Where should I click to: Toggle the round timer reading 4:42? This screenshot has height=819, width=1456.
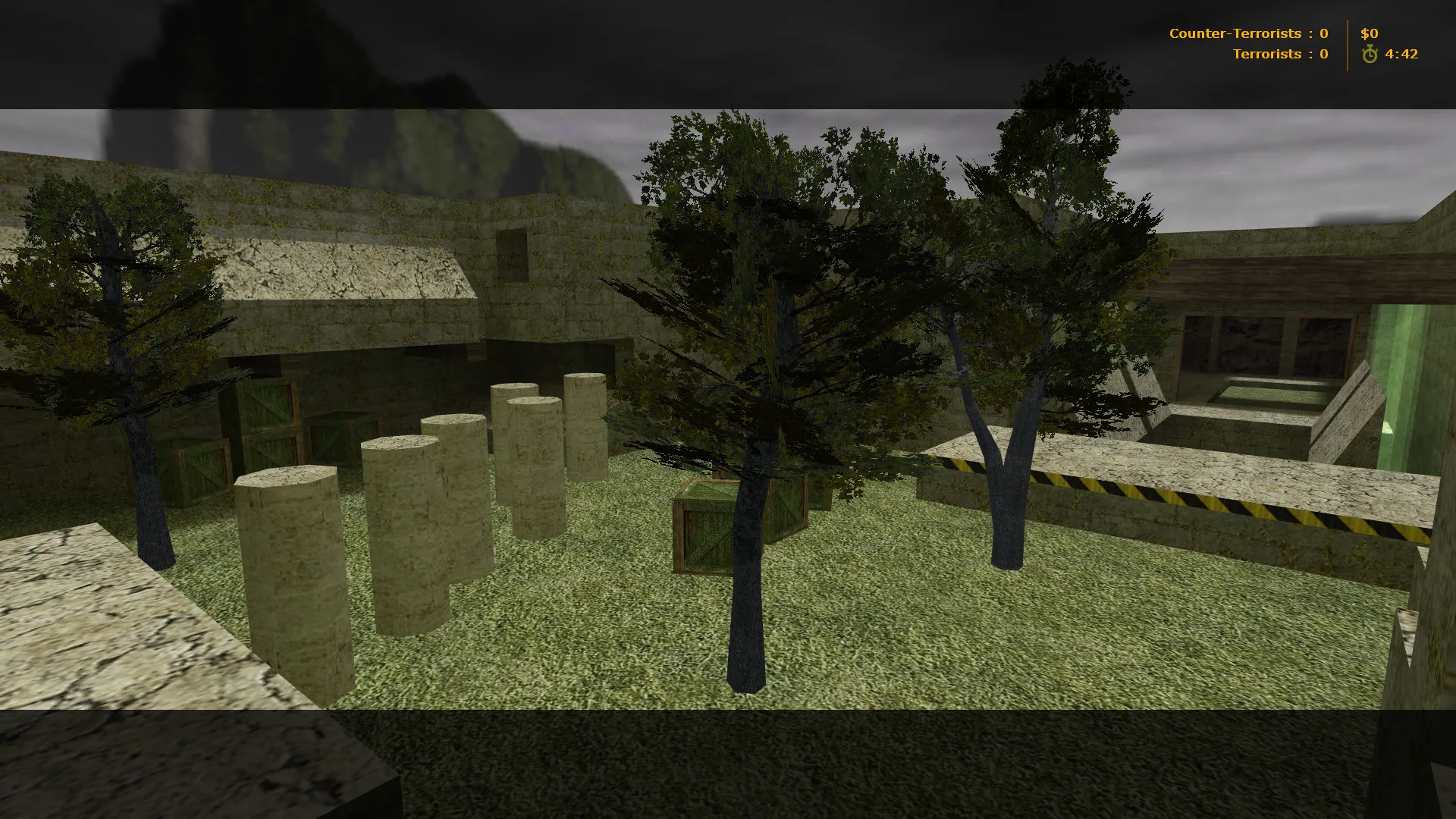(x=1401, y=54)
